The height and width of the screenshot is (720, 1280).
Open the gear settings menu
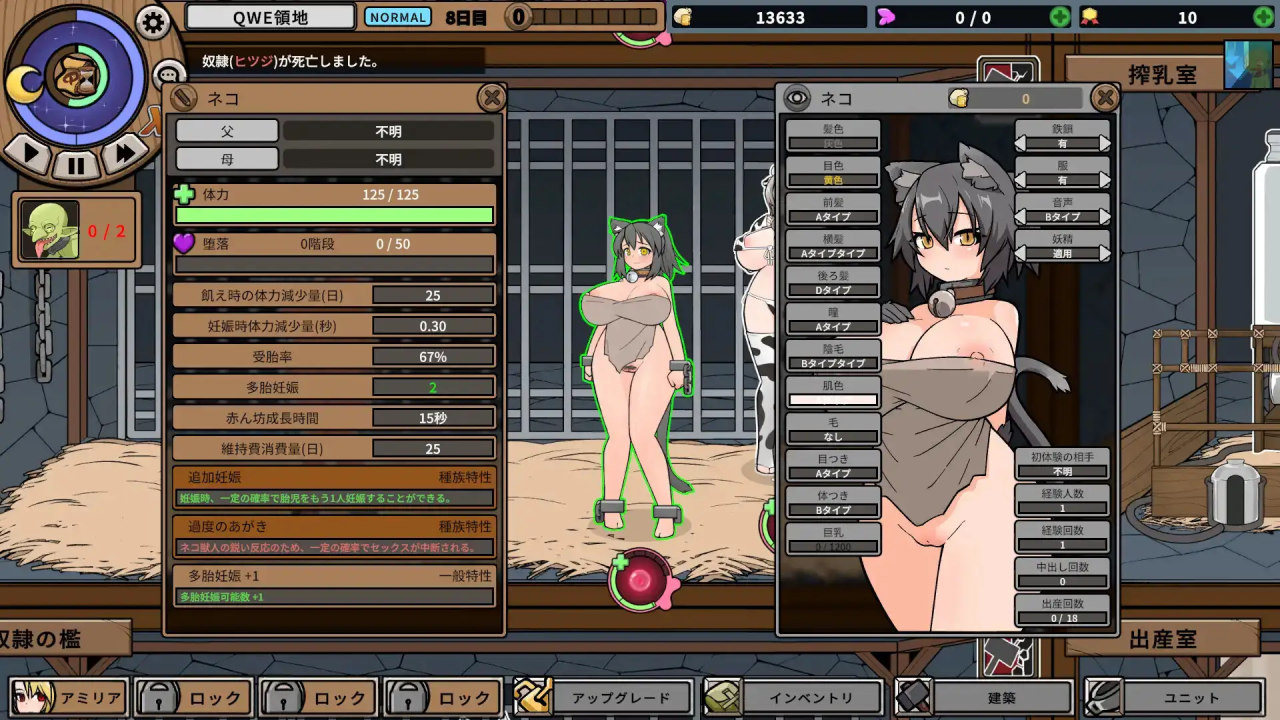pos(152,22)
